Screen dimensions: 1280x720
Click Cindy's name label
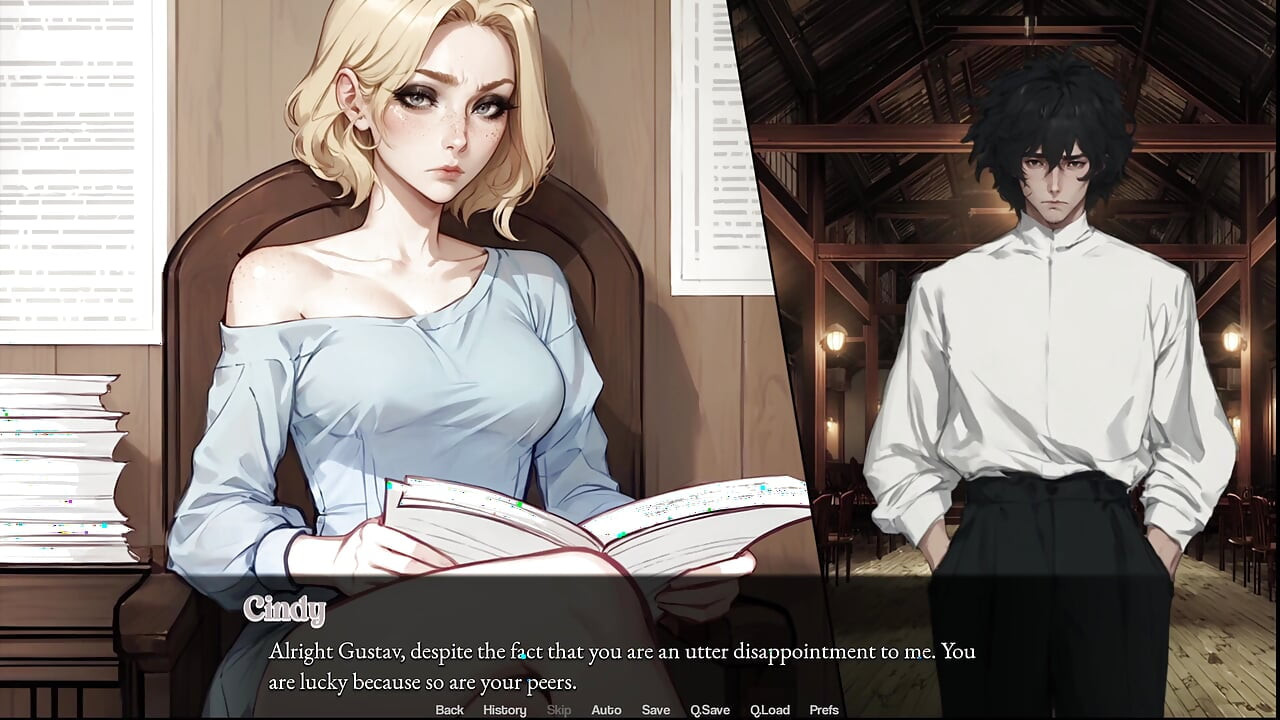(x=284, y=608)
